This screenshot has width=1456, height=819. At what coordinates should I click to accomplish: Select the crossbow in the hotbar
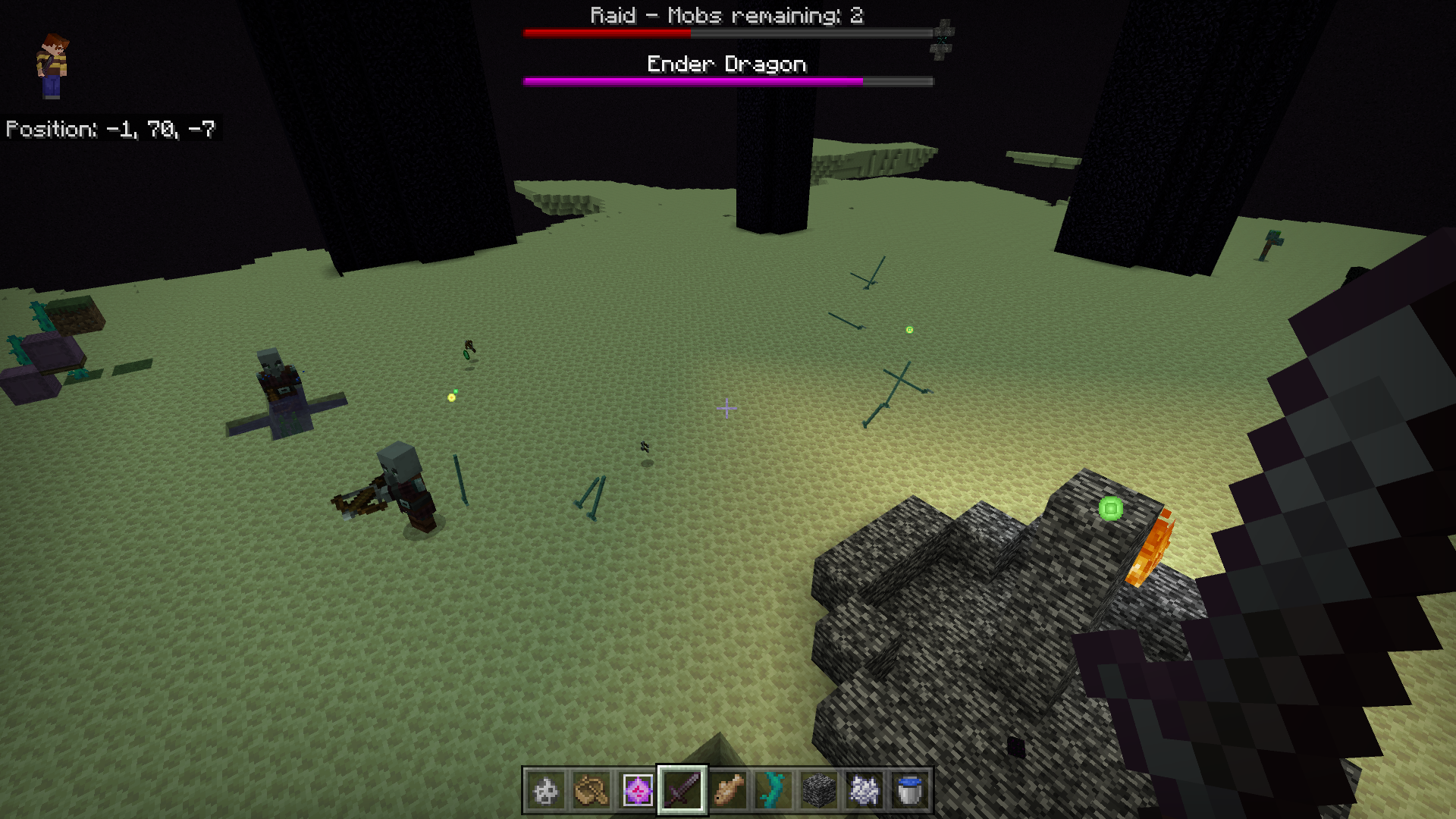coord(591,791)
